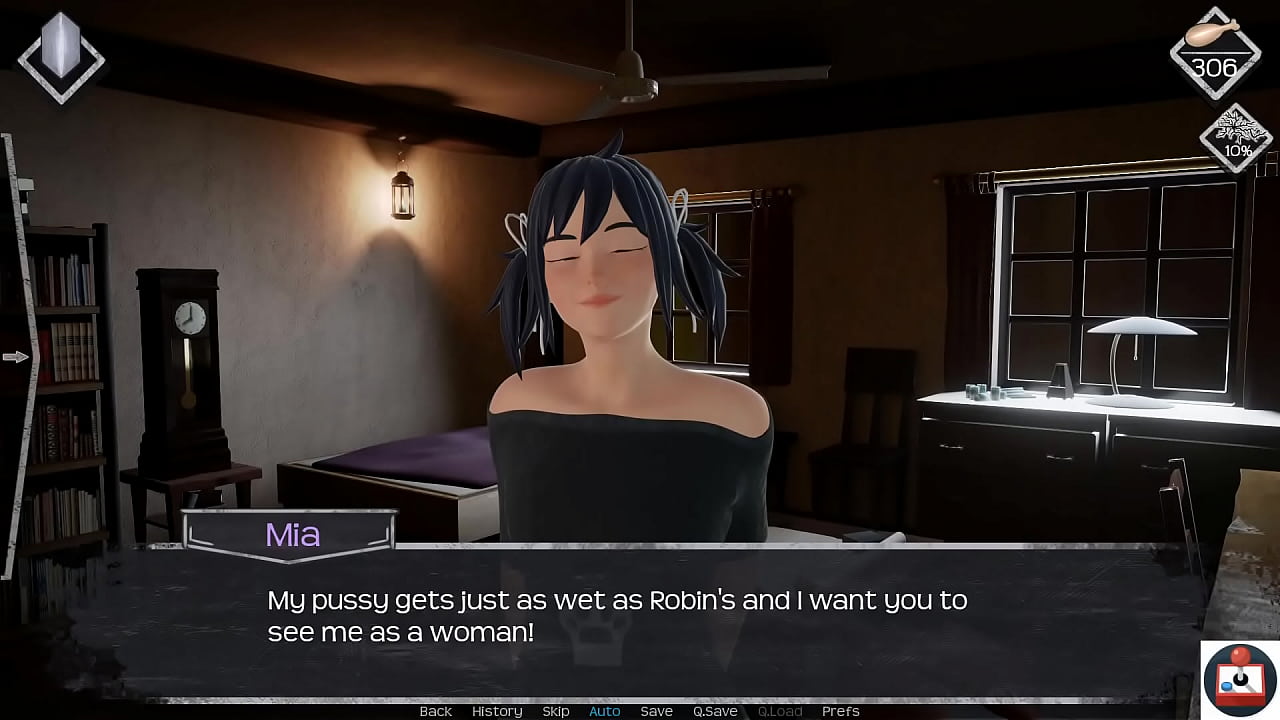Open the Prefs menu
The width and height of the screenshot is (1280, 720).
click(840, 711)
